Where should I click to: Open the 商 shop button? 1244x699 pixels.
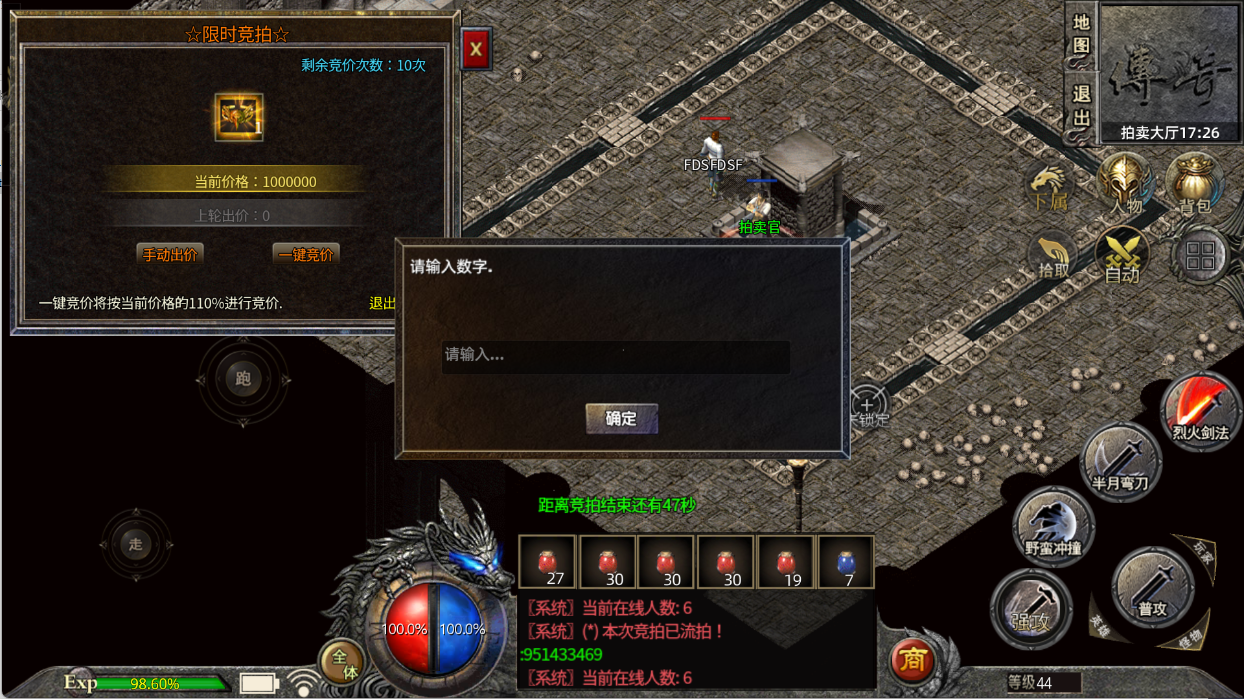912,659
